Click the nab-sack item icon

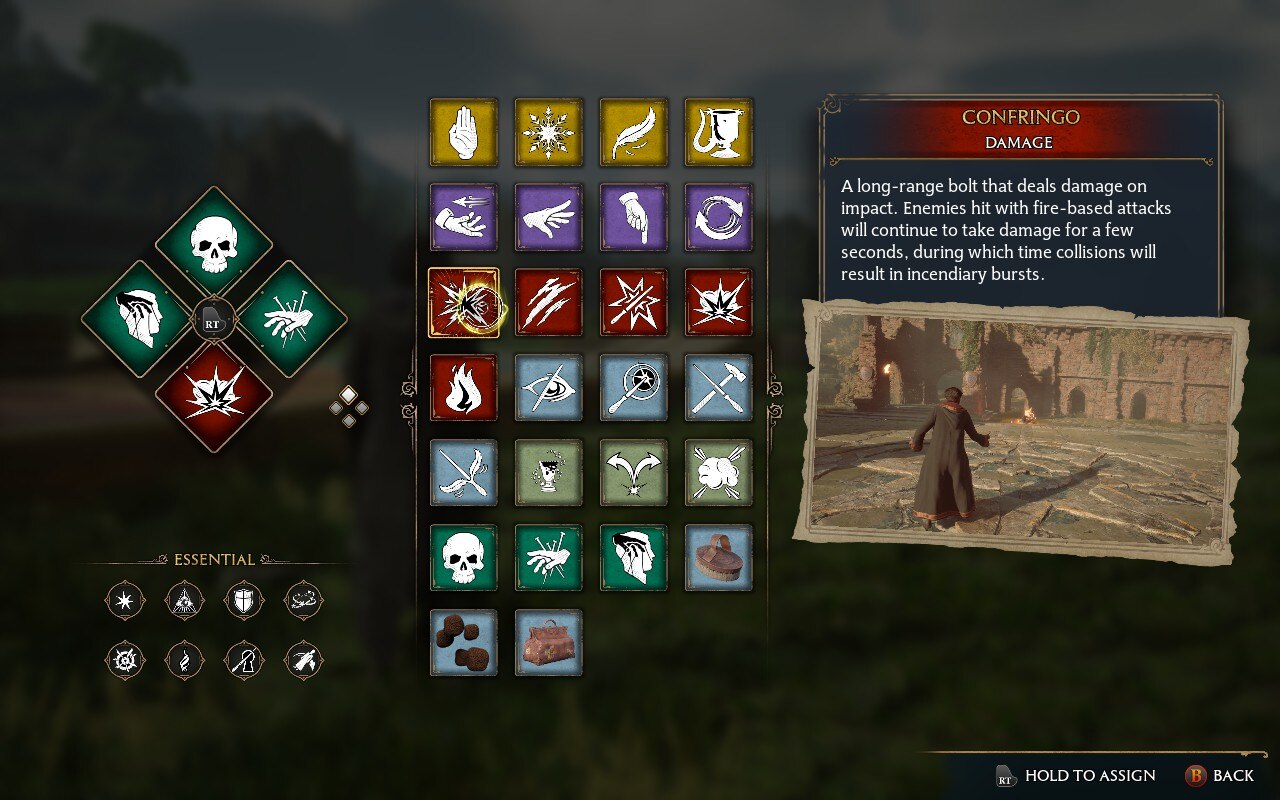(548, 643)
